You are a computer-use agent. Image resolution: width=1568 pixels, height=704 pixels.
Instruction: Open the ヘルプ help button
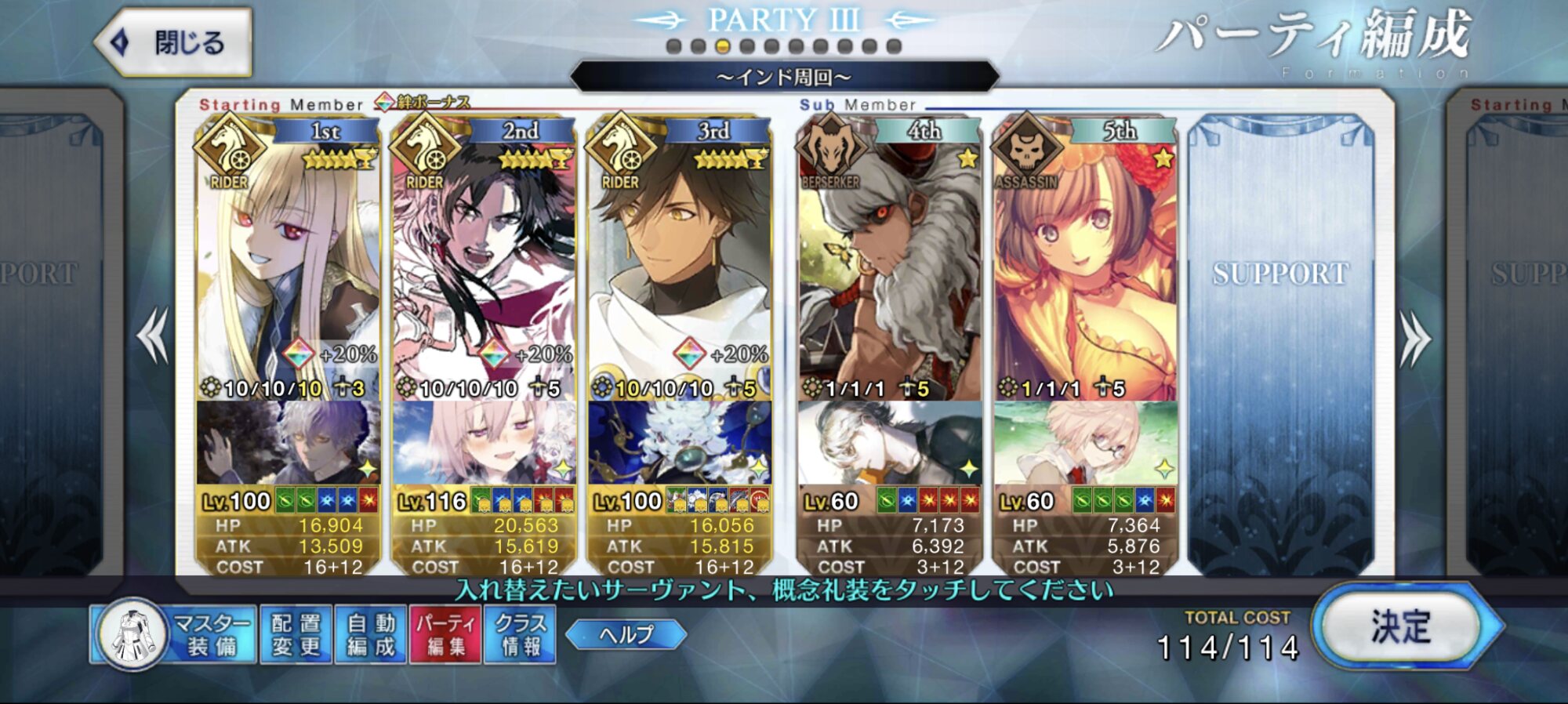(x=626, y=634)
